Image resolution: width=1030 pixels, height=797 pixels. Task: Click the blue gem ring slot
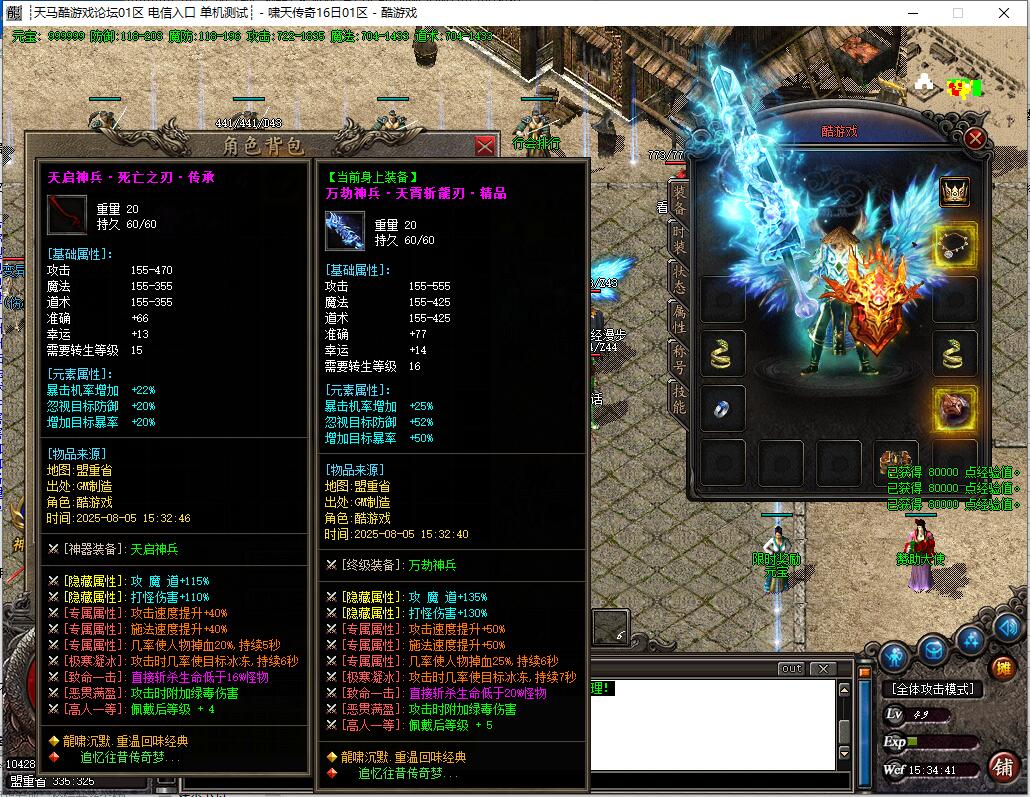pyautogui.click(x=722, y=407)
